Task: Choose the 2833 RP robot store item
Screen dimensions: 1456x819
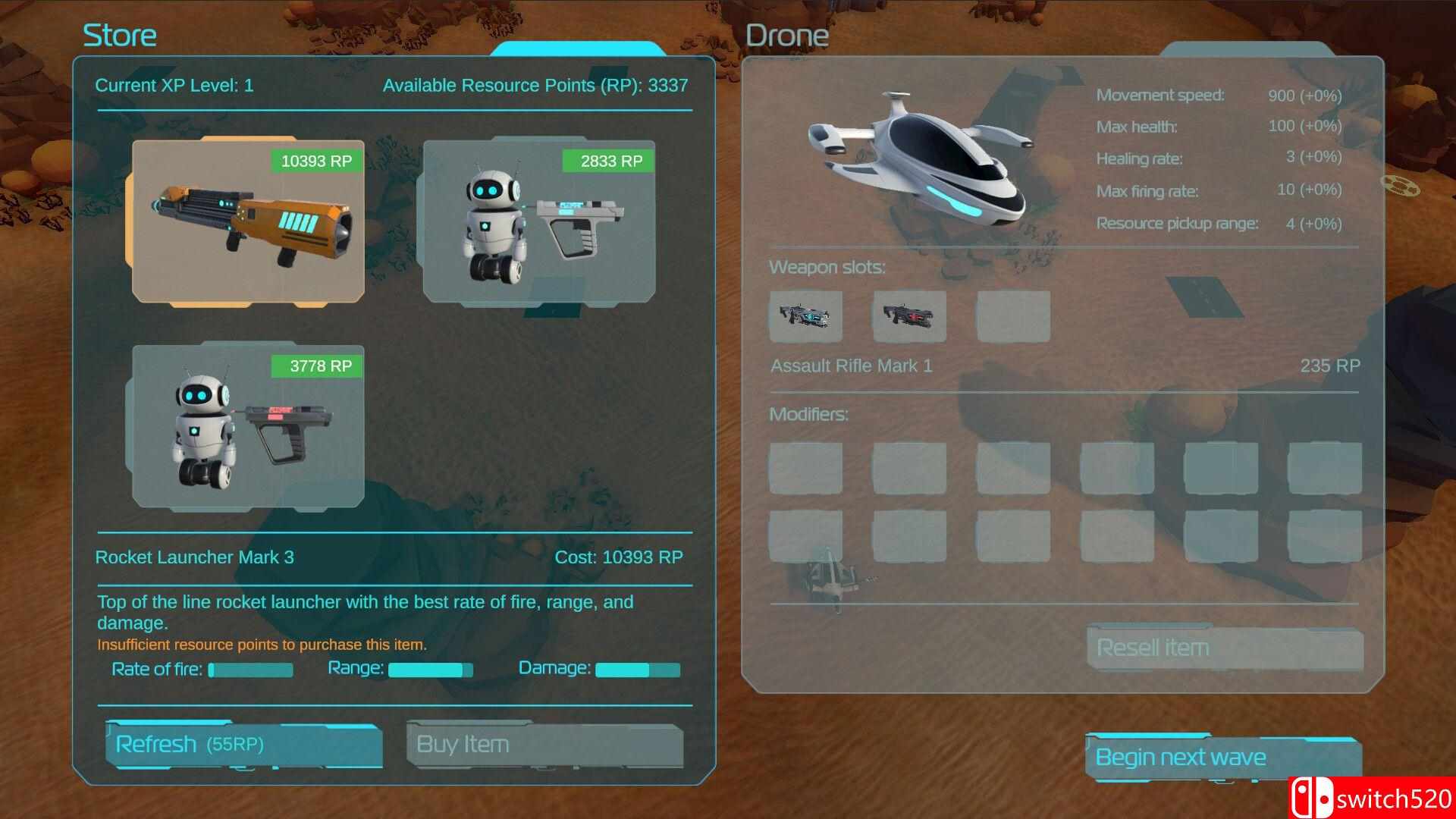Action: pyautogui.click(x=538, y=222)
